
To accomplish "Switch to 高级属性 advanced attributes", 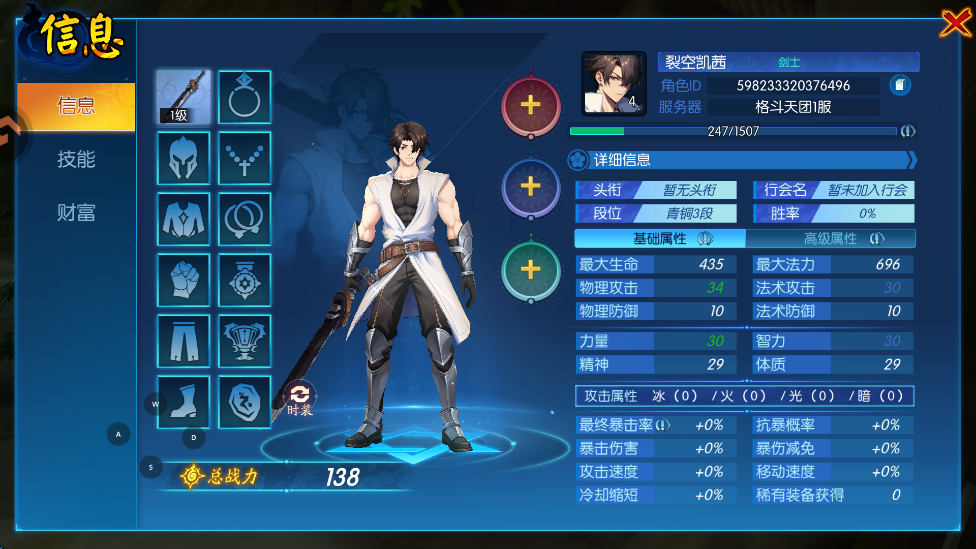I will click(831, 239).
